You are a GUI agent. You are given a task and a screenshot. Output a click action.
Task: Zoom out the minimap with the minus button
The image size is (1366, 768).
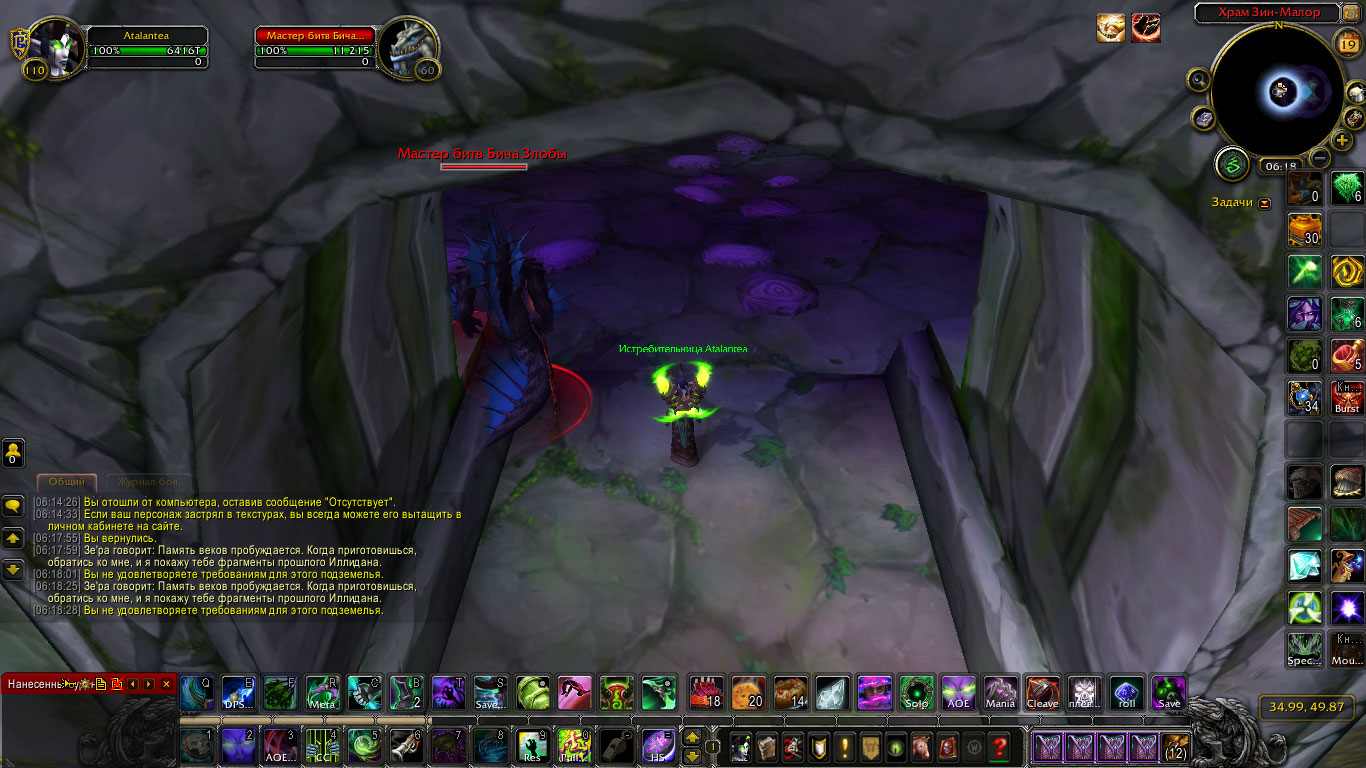pos(1320,158)
